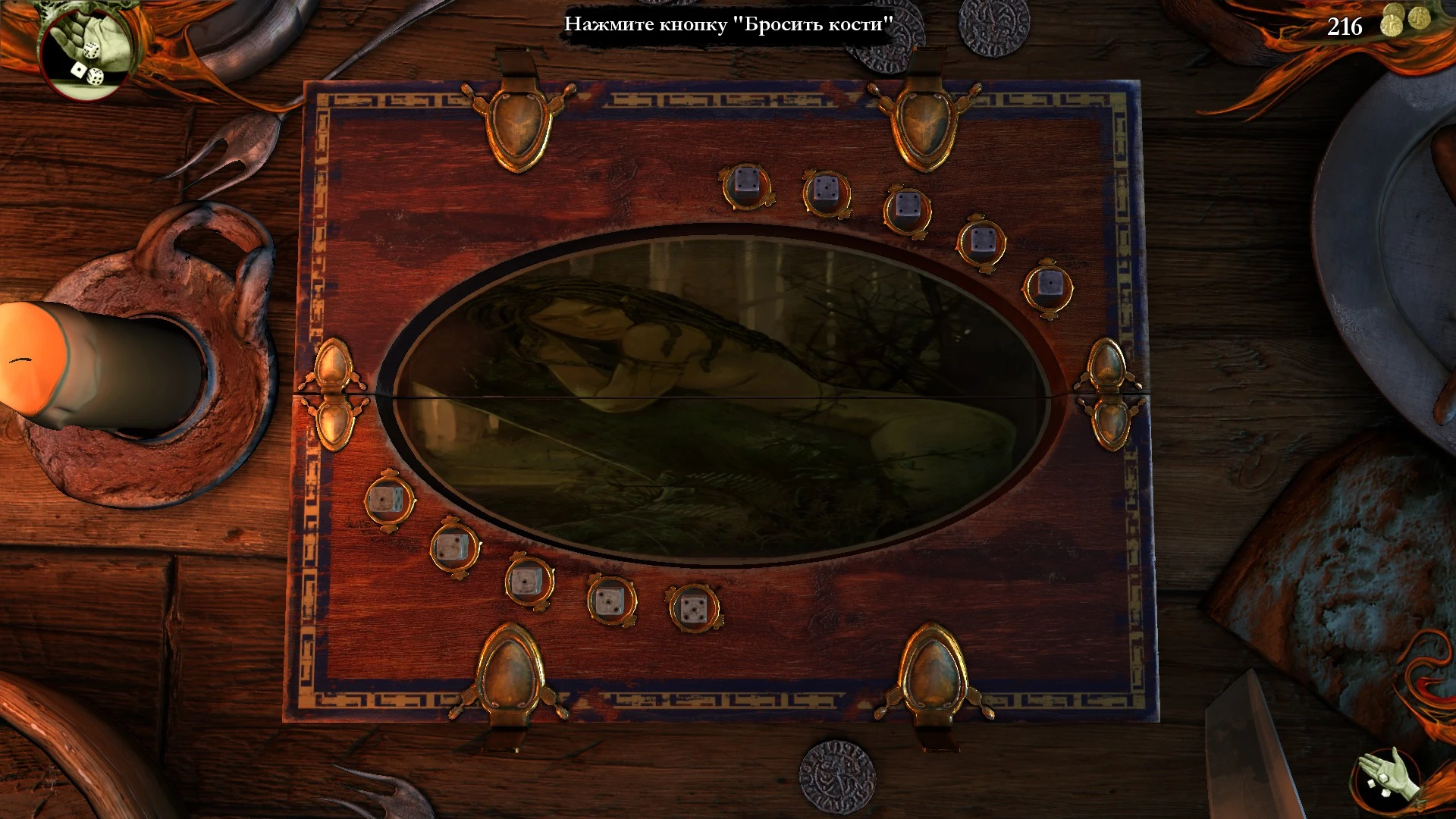Click the opponent's rightmost one-pip dark die
The height and width of the screenshot is (819, 1456).
1050,281
